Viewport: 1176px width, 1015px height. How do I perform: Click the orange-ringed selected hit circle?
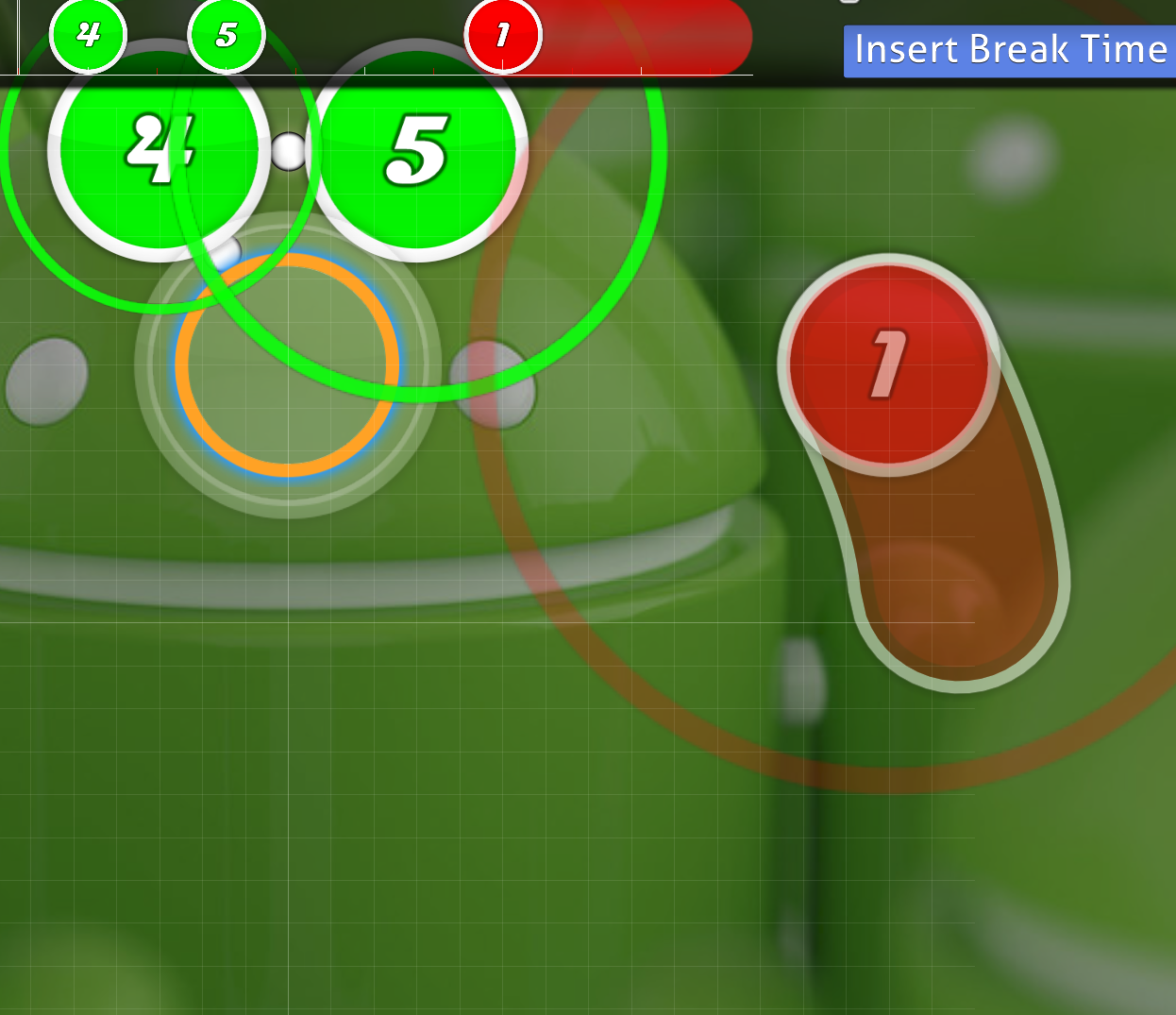tap(287, 365)
